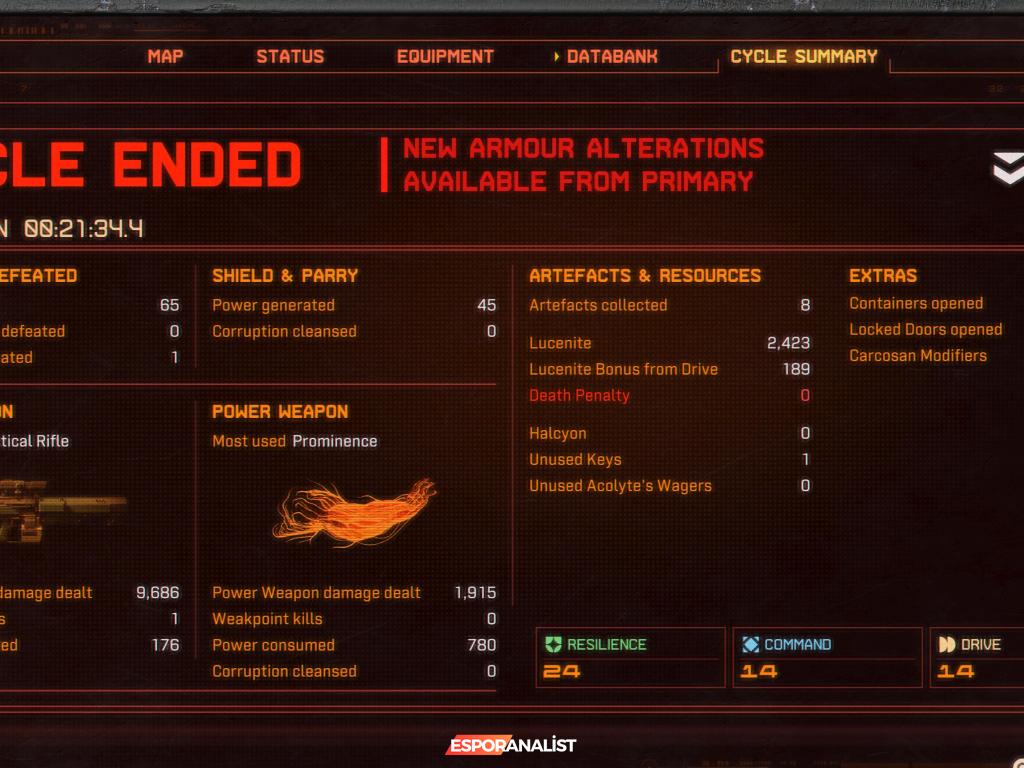Click the Esporanalist watermark logo
Screen dimensions: 1024x768
(x=511, y=745)
